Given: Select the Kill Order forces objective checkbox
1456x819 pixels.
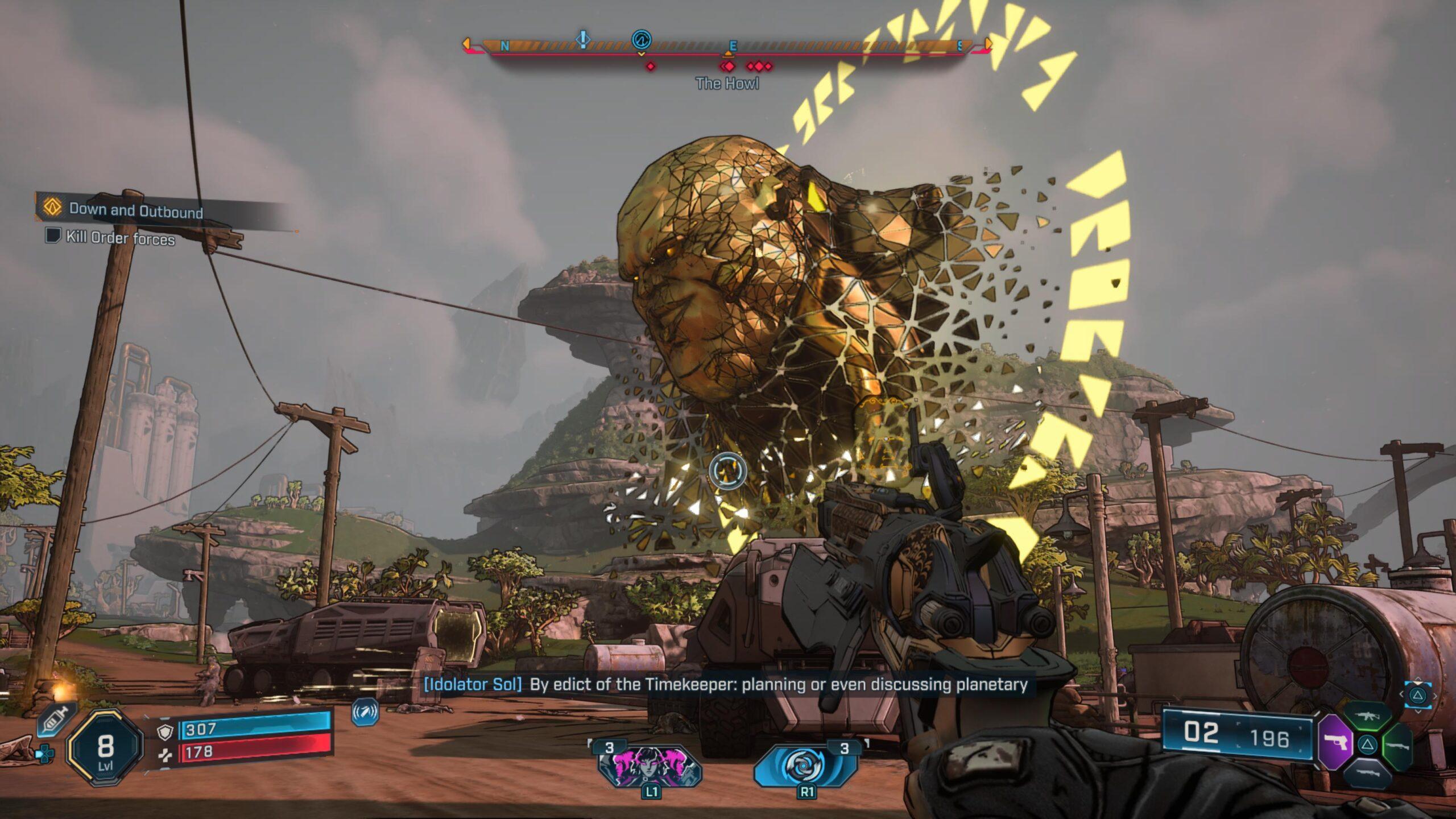Looking at the screenshot, I should point(53,235).
